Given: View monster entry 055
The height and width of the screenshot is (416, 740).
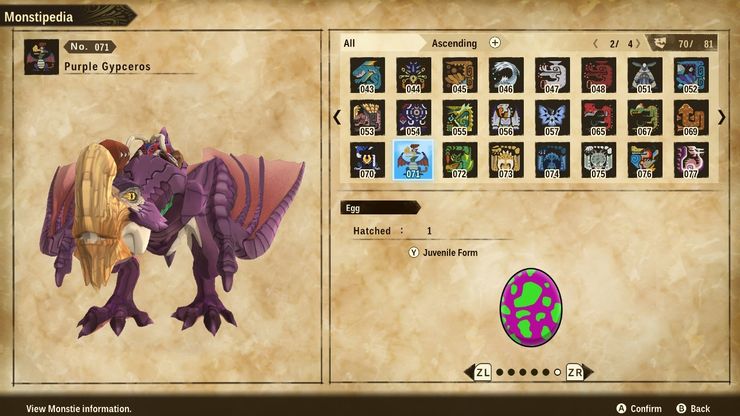Looking at the screenshot, I should (x=459, y=118).
